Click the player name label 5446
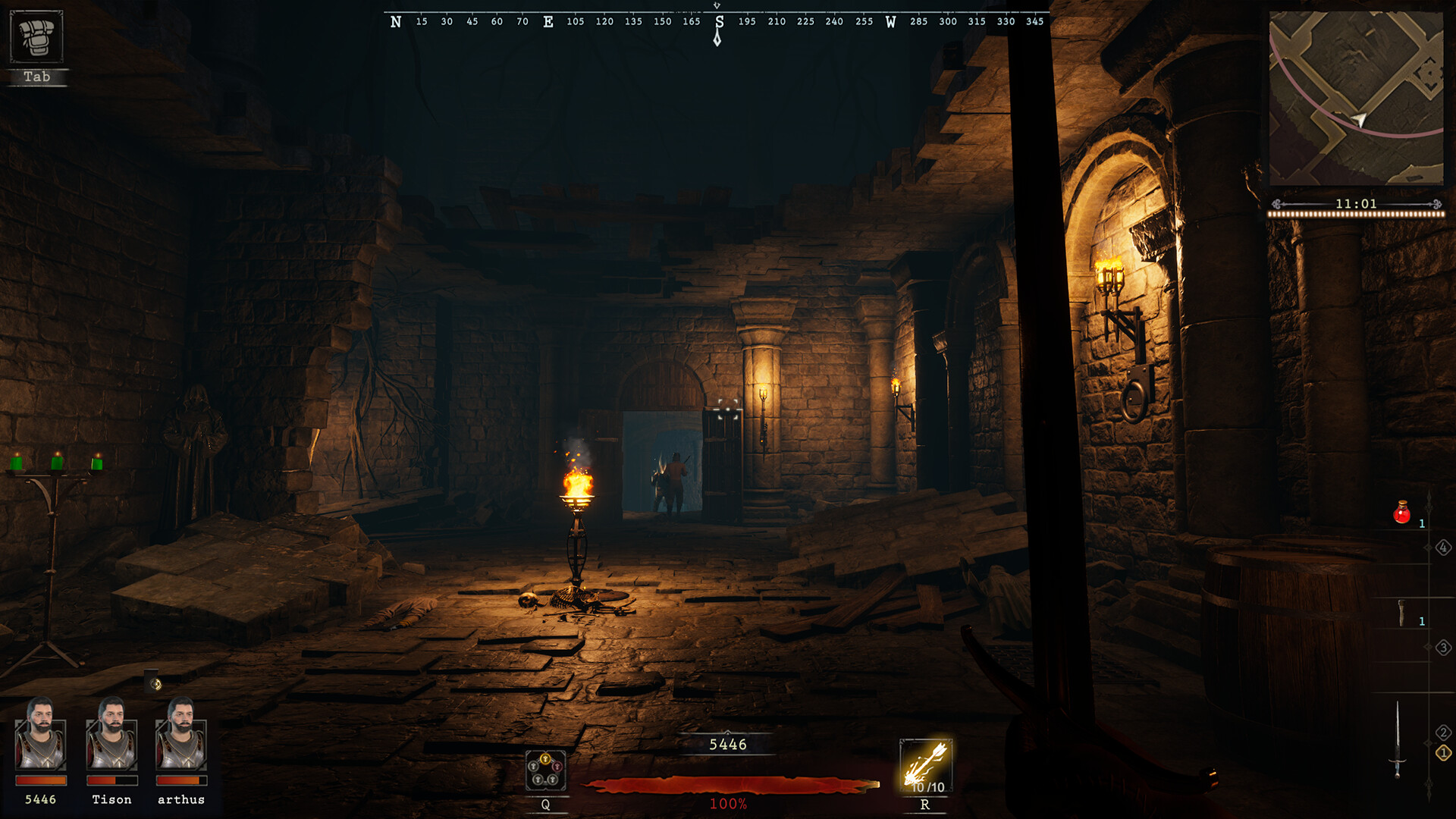The height and width of the screenshot is (819, 1456). pyautogui.click(x=726, y=745)
